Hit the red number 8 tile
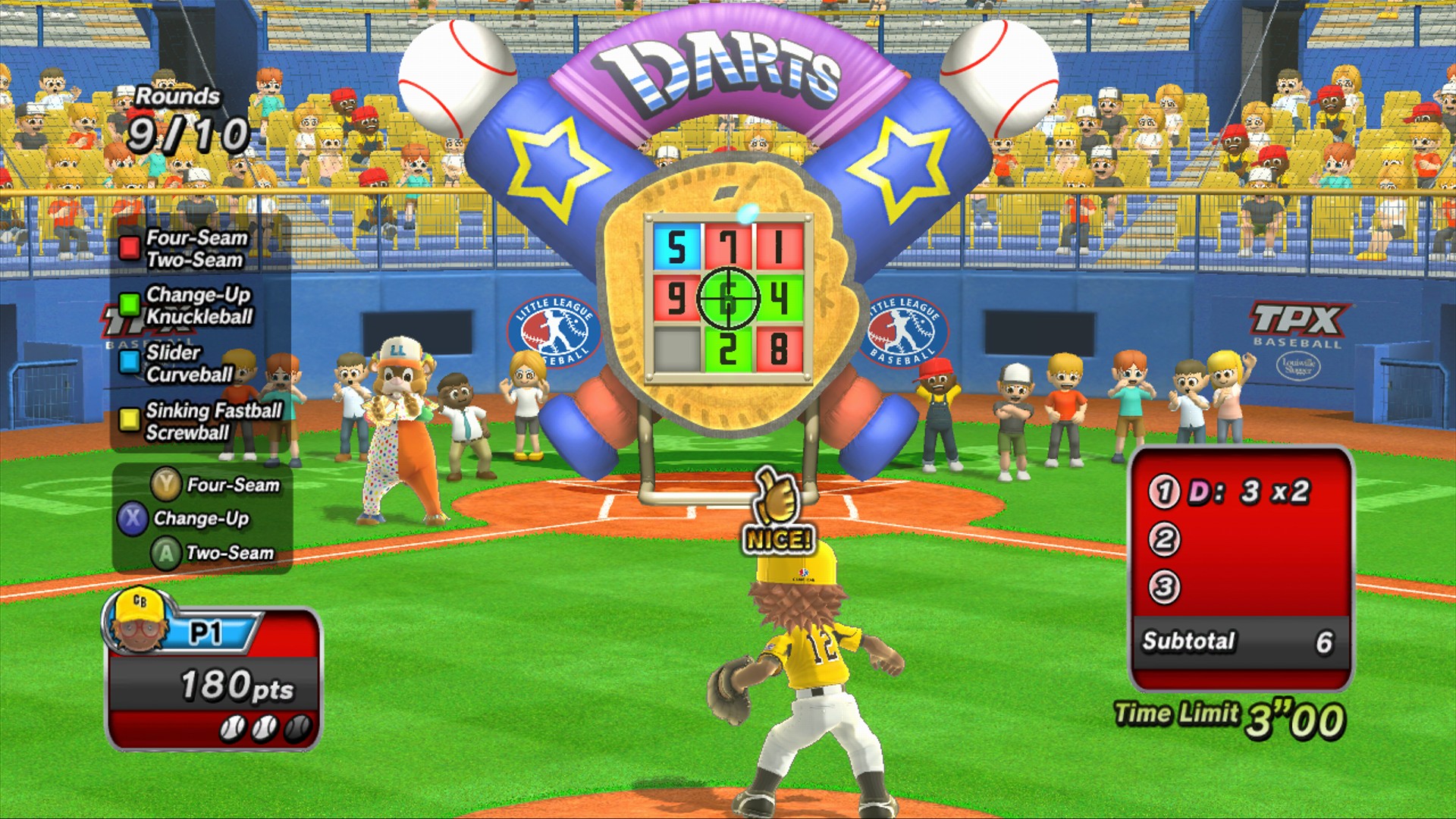 779,349
